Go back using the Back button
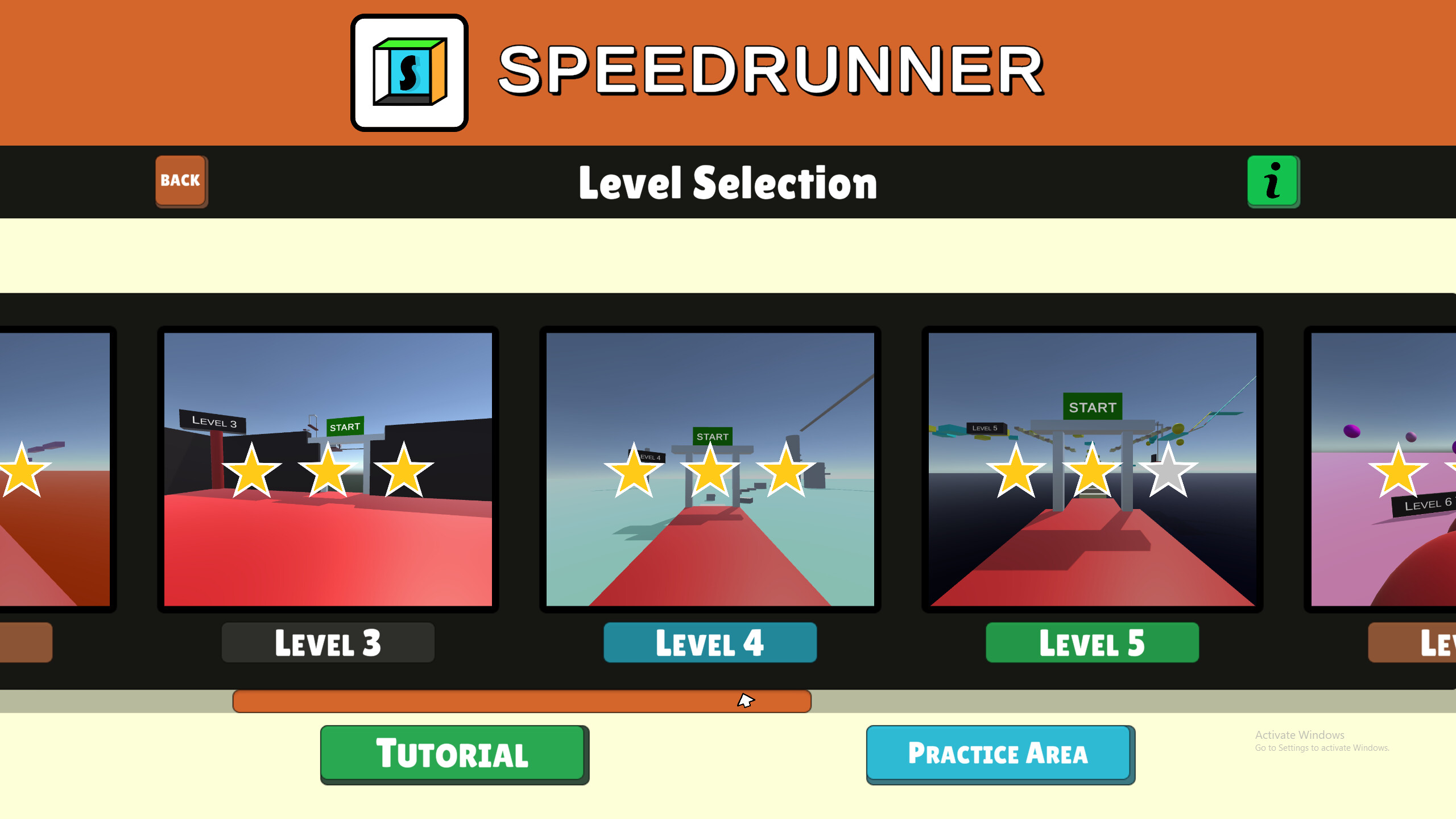Image resolution: width=1456 pixels, height=819 pixels. 180,181
